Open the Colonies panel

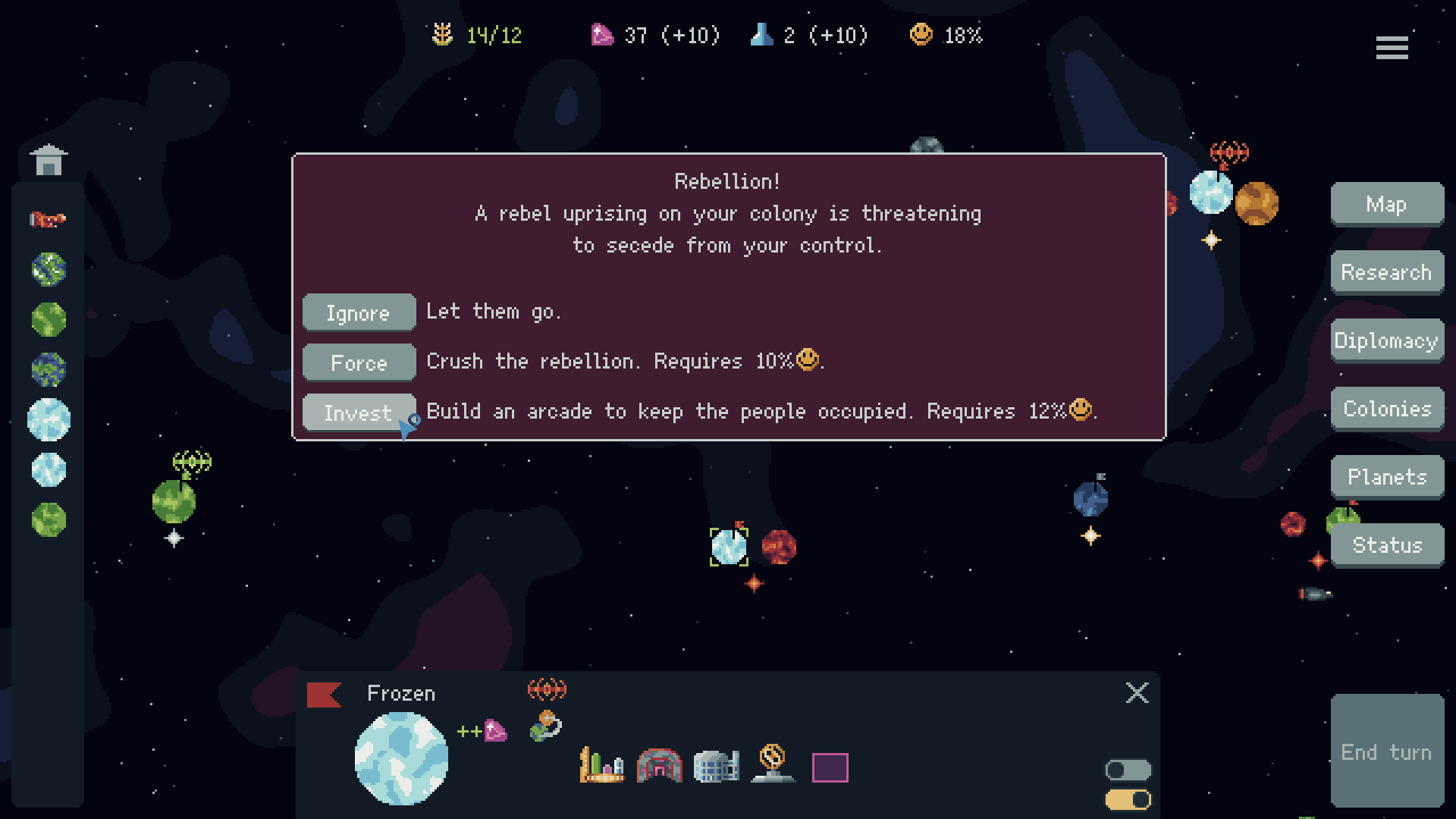[1387, 408]
